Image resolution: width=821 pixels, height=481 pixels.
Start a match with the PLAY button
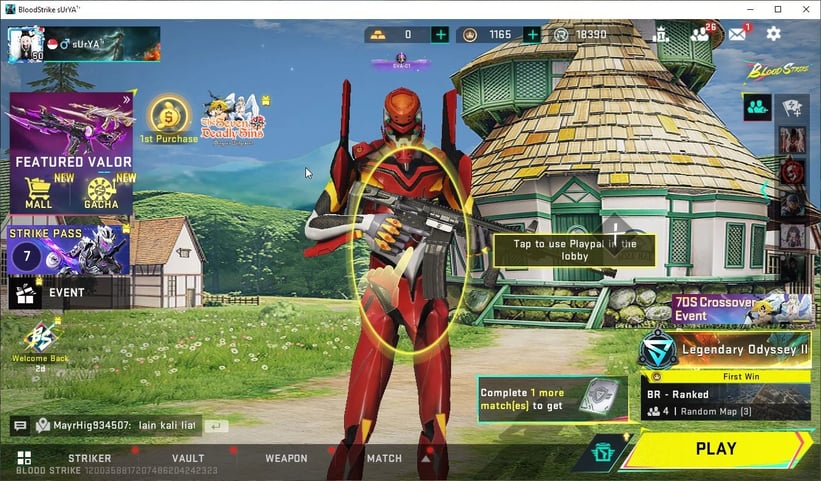point(716,449)
